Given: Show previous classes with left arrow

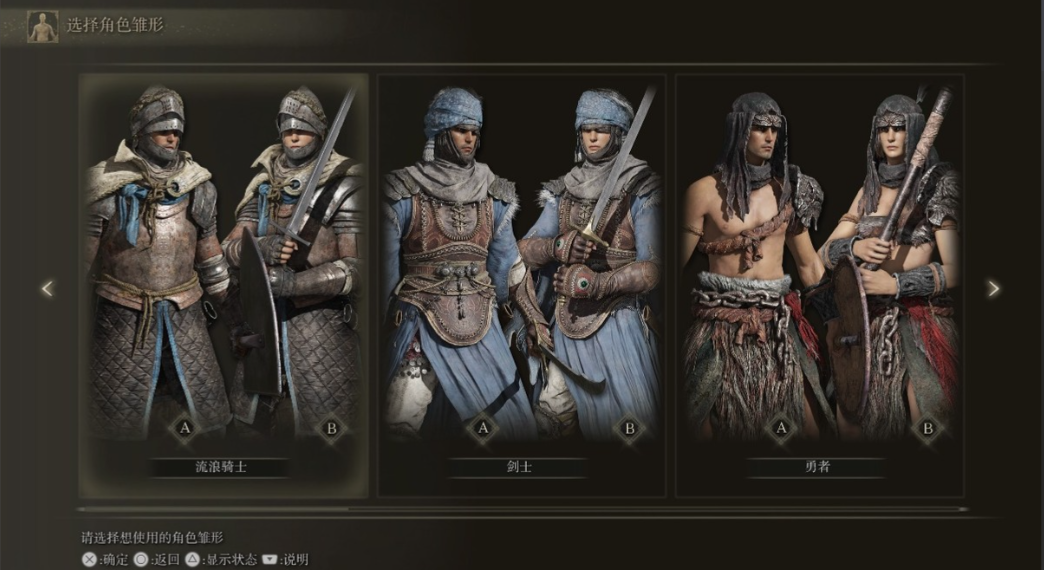Looking at the screenshot, I should pos(47,288).
